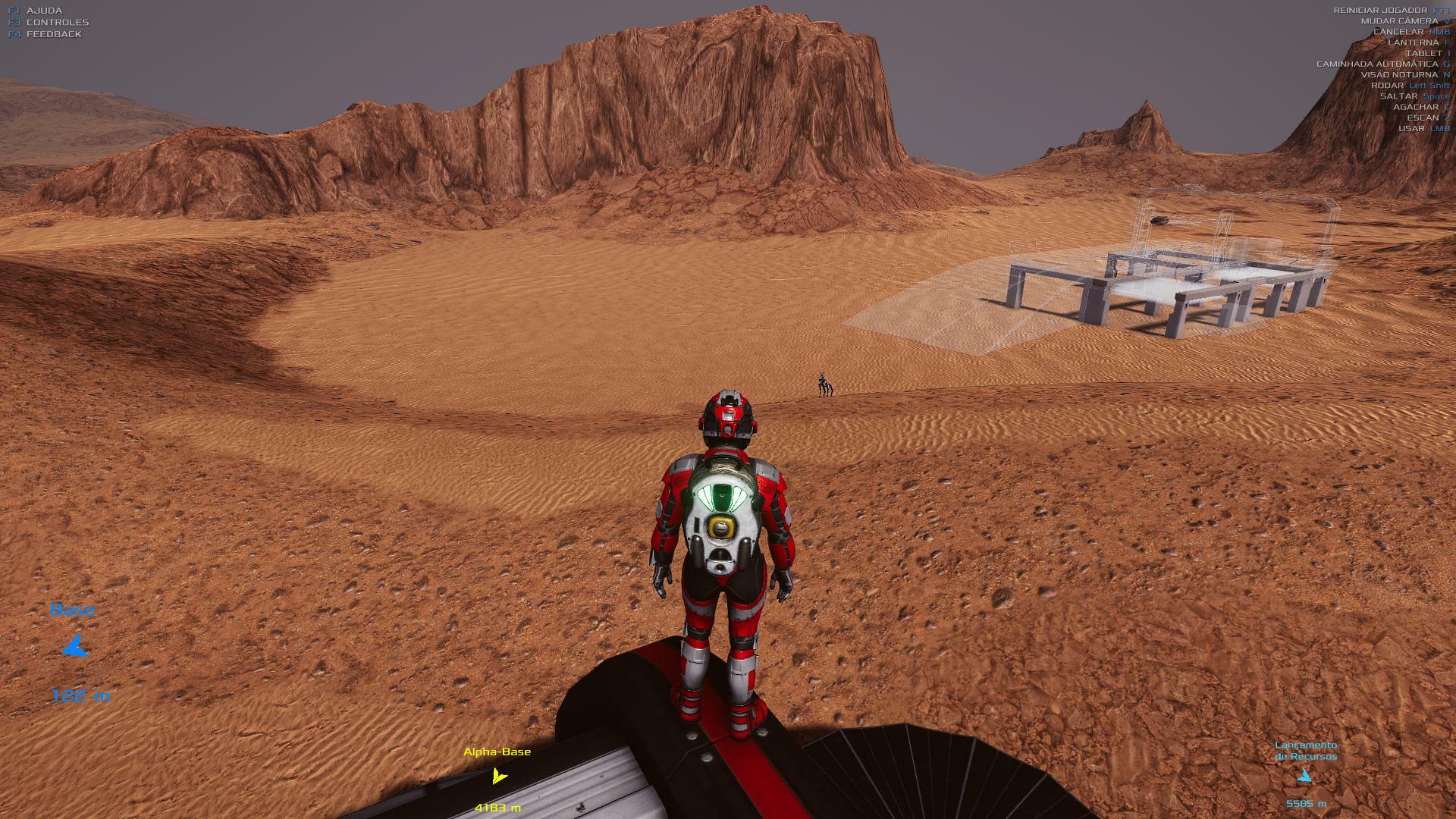This screenshot has width=1456, height=819.
Task: Select the blue Base waypoint marker
Action: (75, 648)
